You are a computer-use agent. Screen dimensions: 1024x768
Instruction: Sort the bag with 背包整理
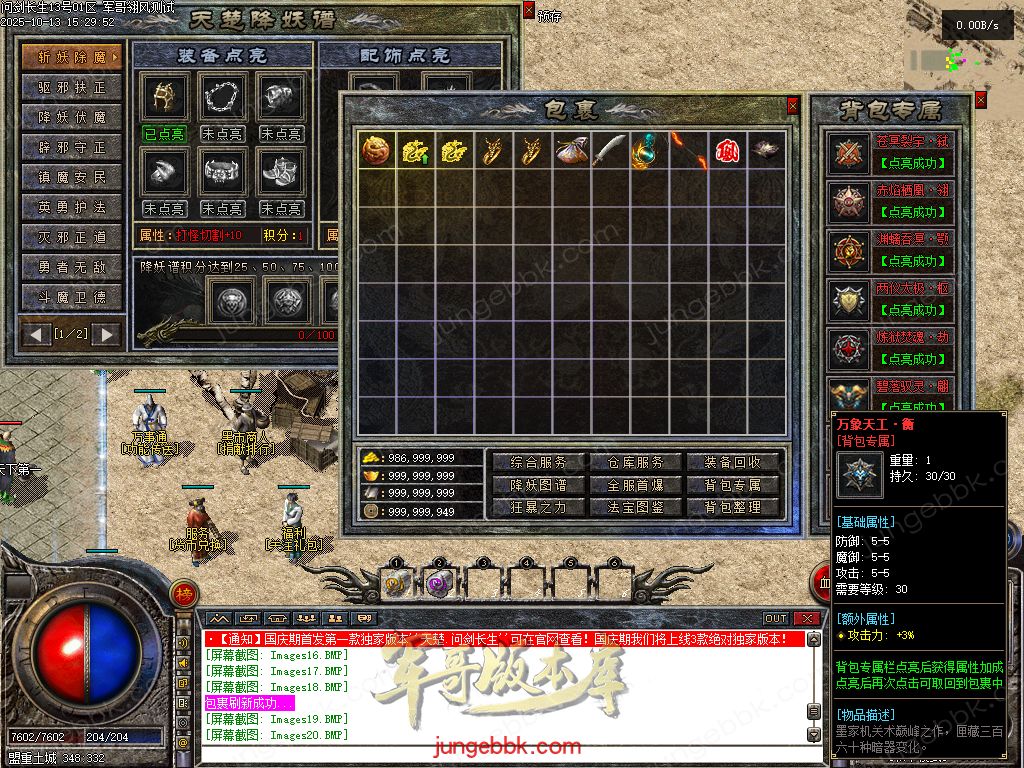pos(733,507)
